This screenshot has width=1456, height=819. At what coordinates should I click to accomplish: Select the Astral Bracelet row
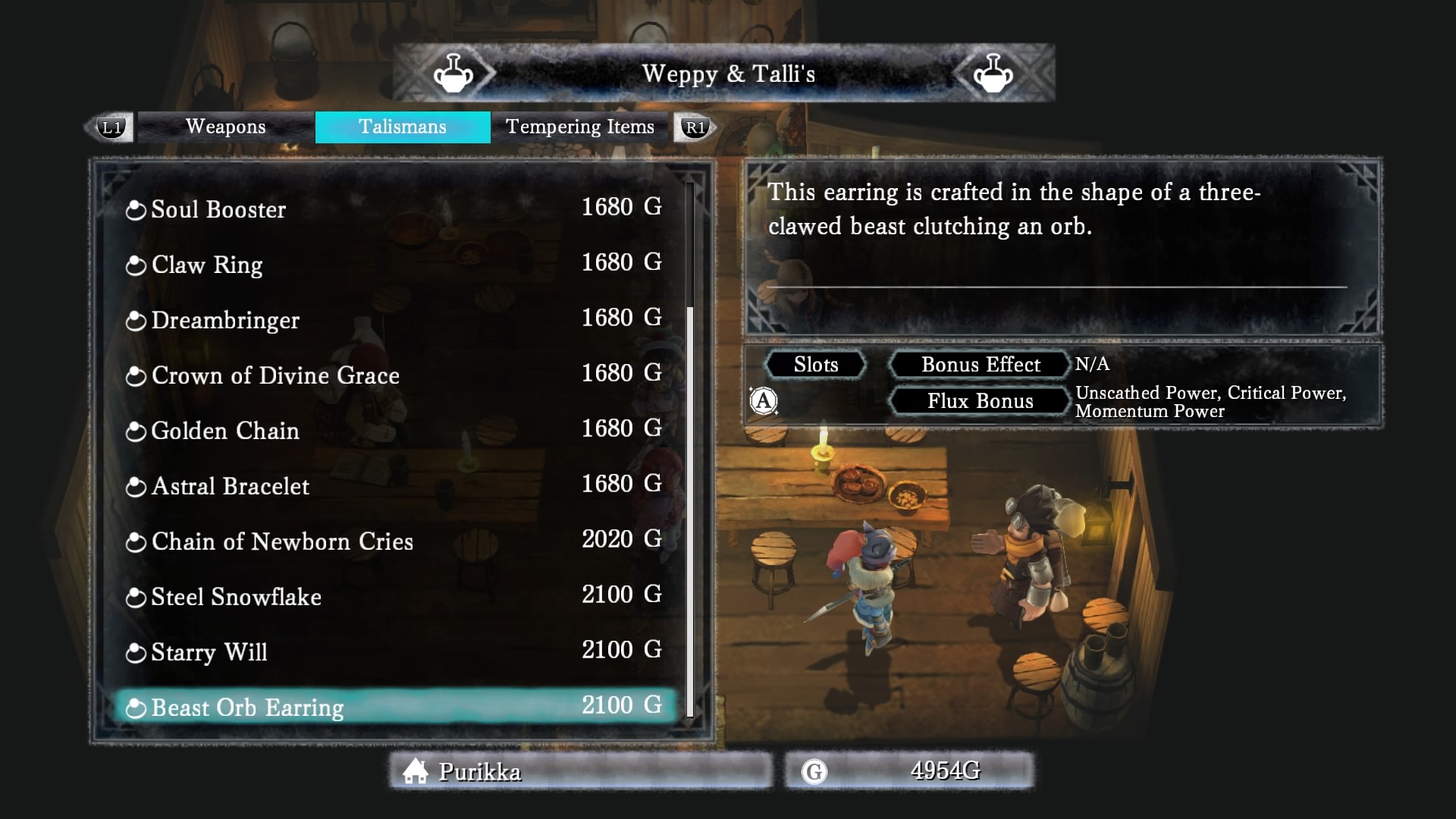394,485
